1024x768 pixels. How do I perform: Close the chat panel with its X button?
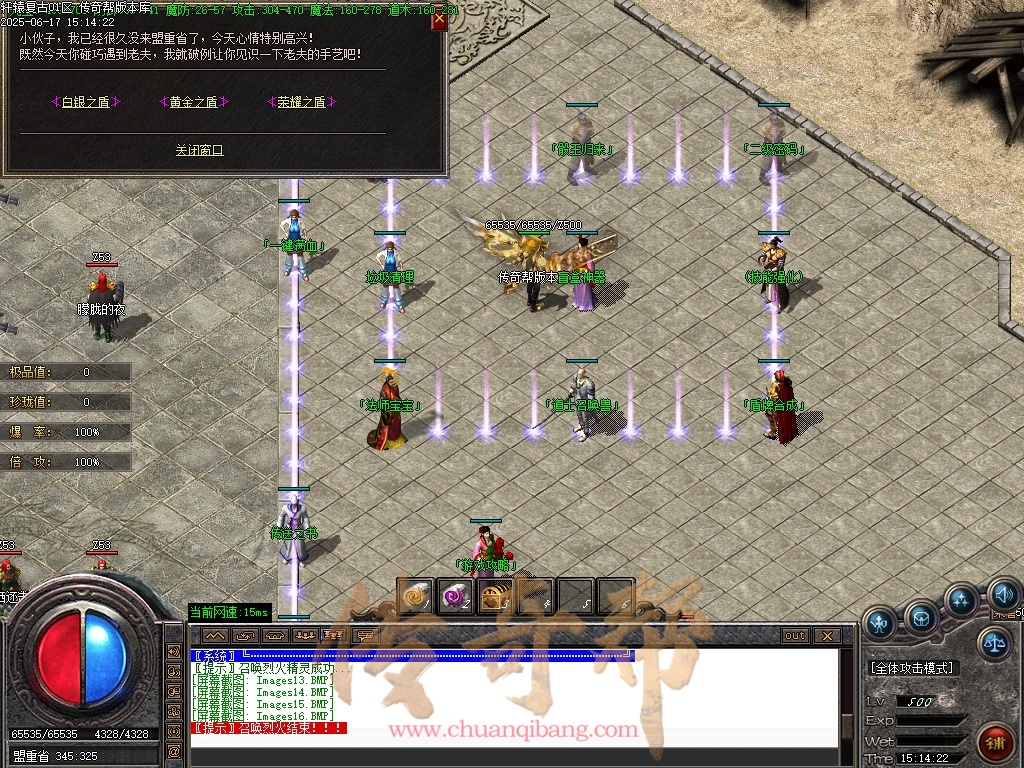(826, 635)
